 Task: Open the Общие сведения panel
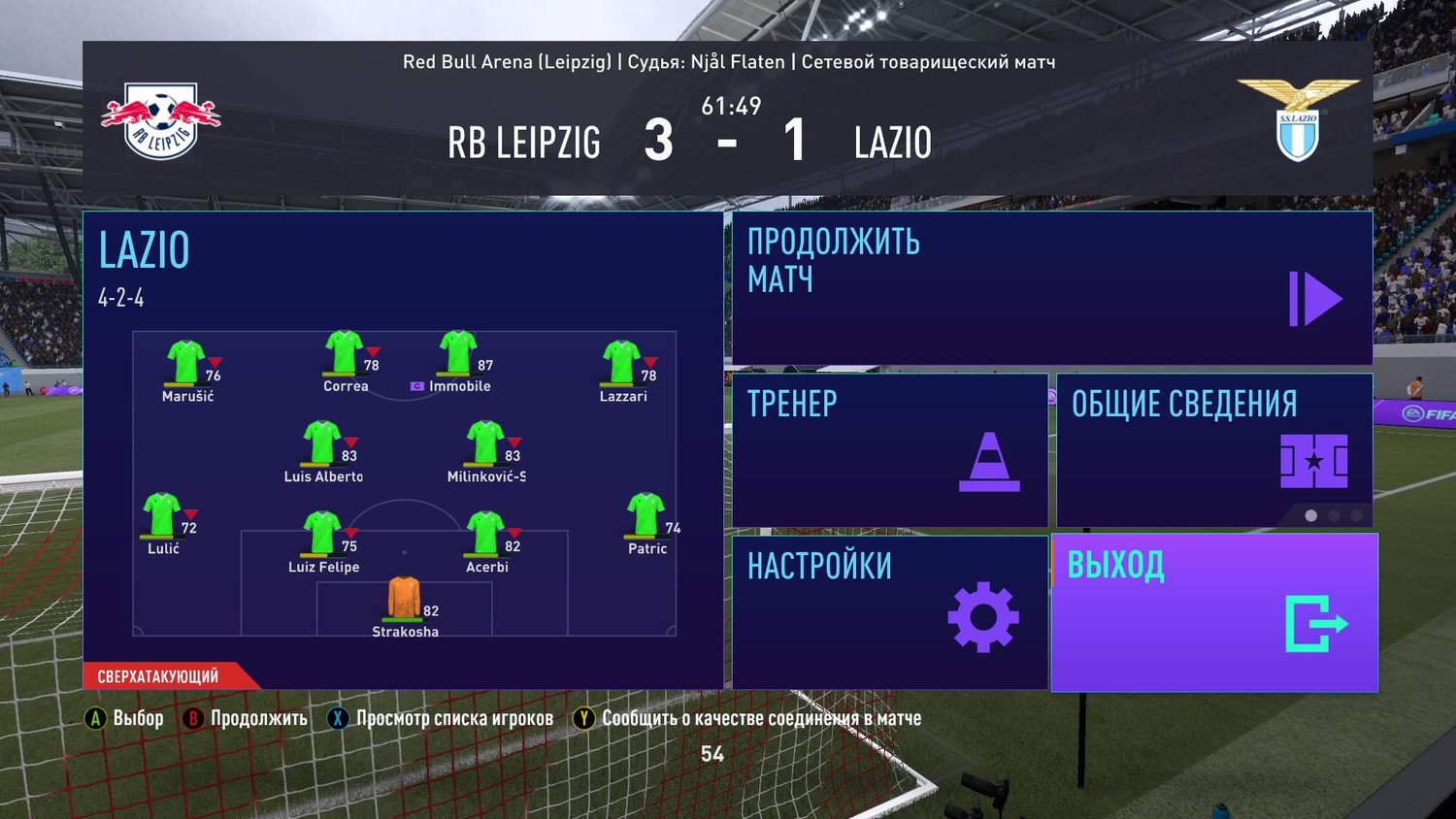(x=1213, y=450)
